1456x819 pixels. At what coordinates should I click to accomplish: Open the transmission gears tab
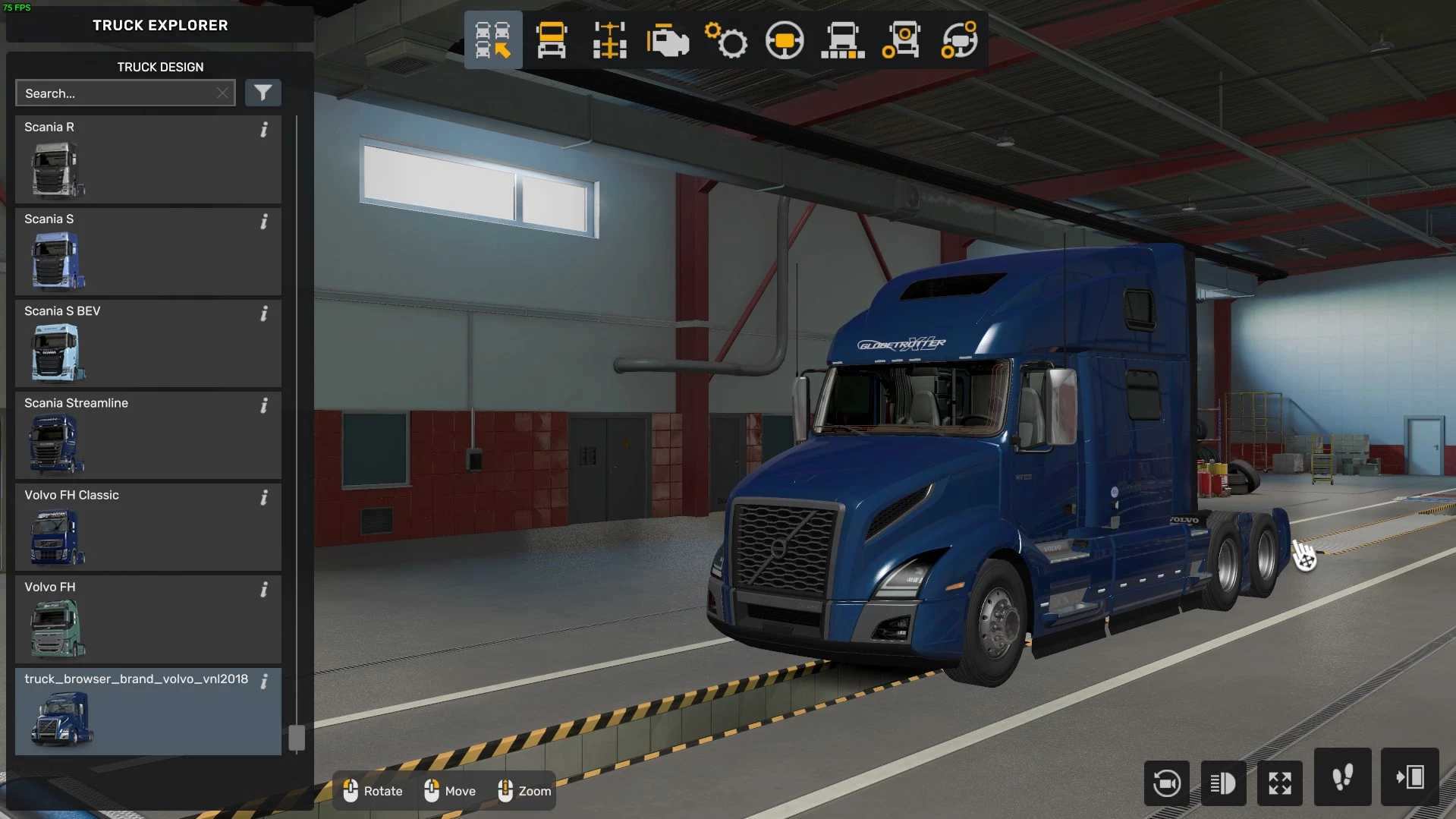(x=726, y=40)
